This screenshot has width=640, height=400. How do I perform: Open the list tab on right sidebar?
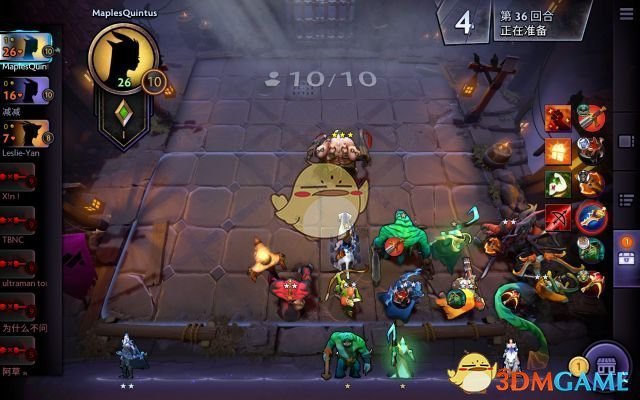pos(626,198)
